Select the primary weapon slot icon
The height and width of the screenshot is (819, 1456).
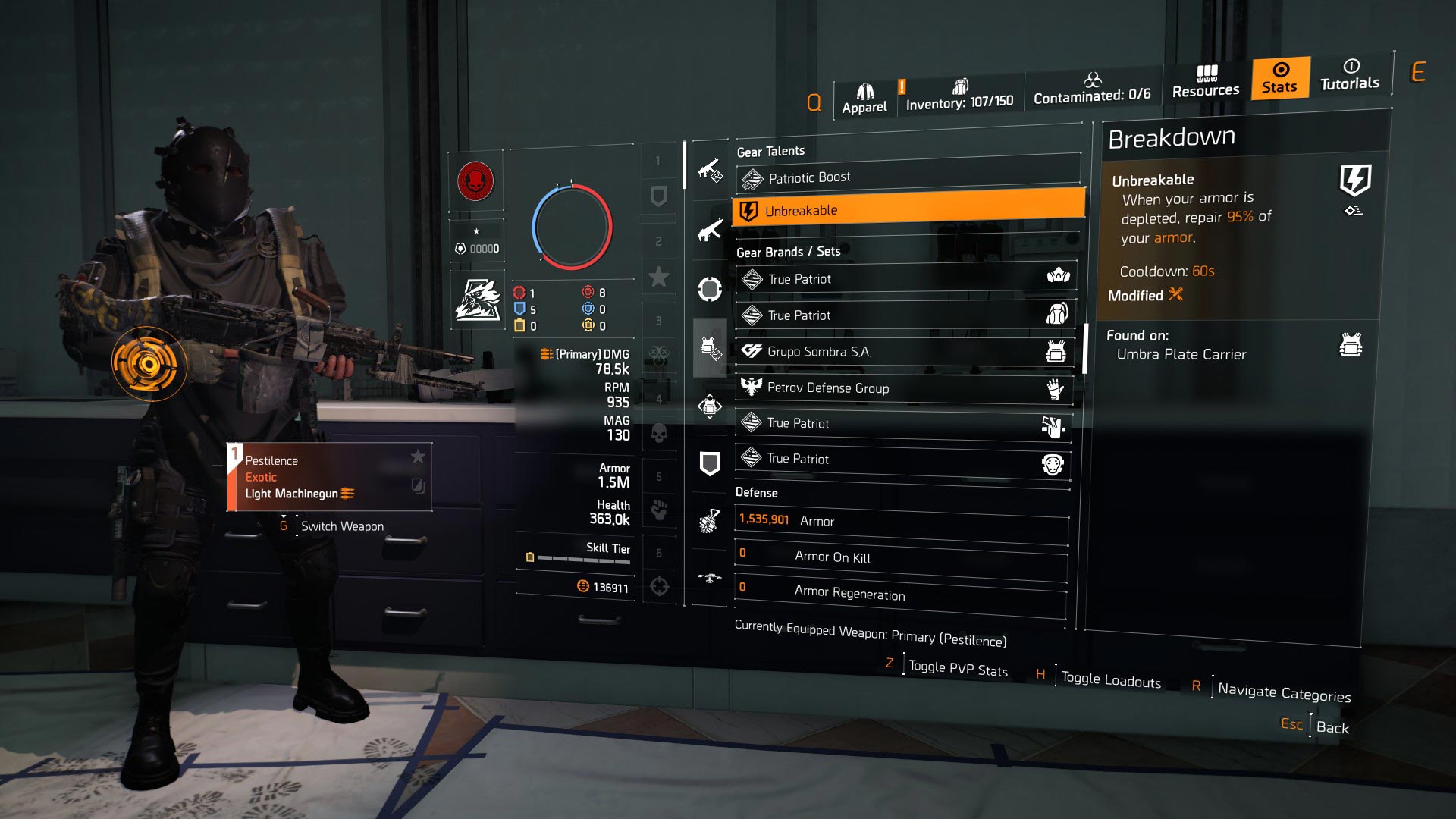711,168
